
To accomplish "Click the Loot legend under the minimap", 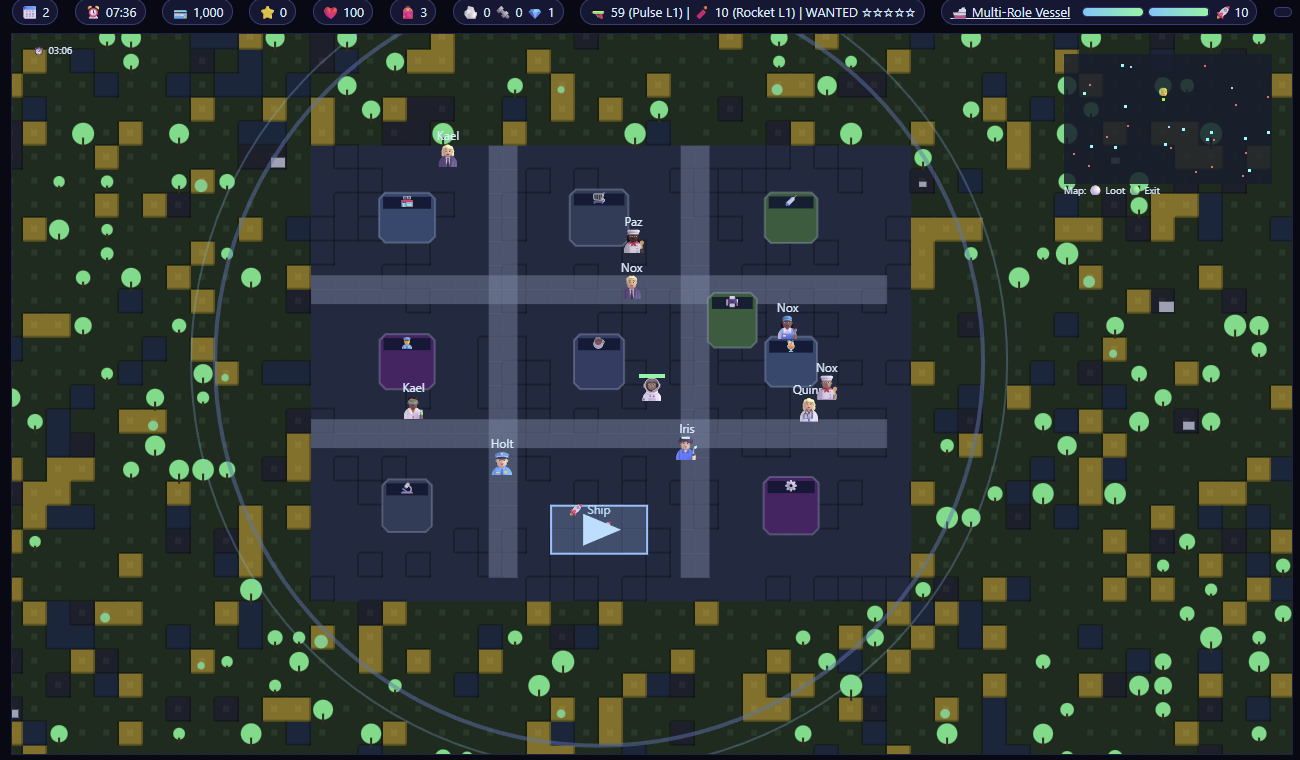I will pyautogui.click(x=1115, y=190).
